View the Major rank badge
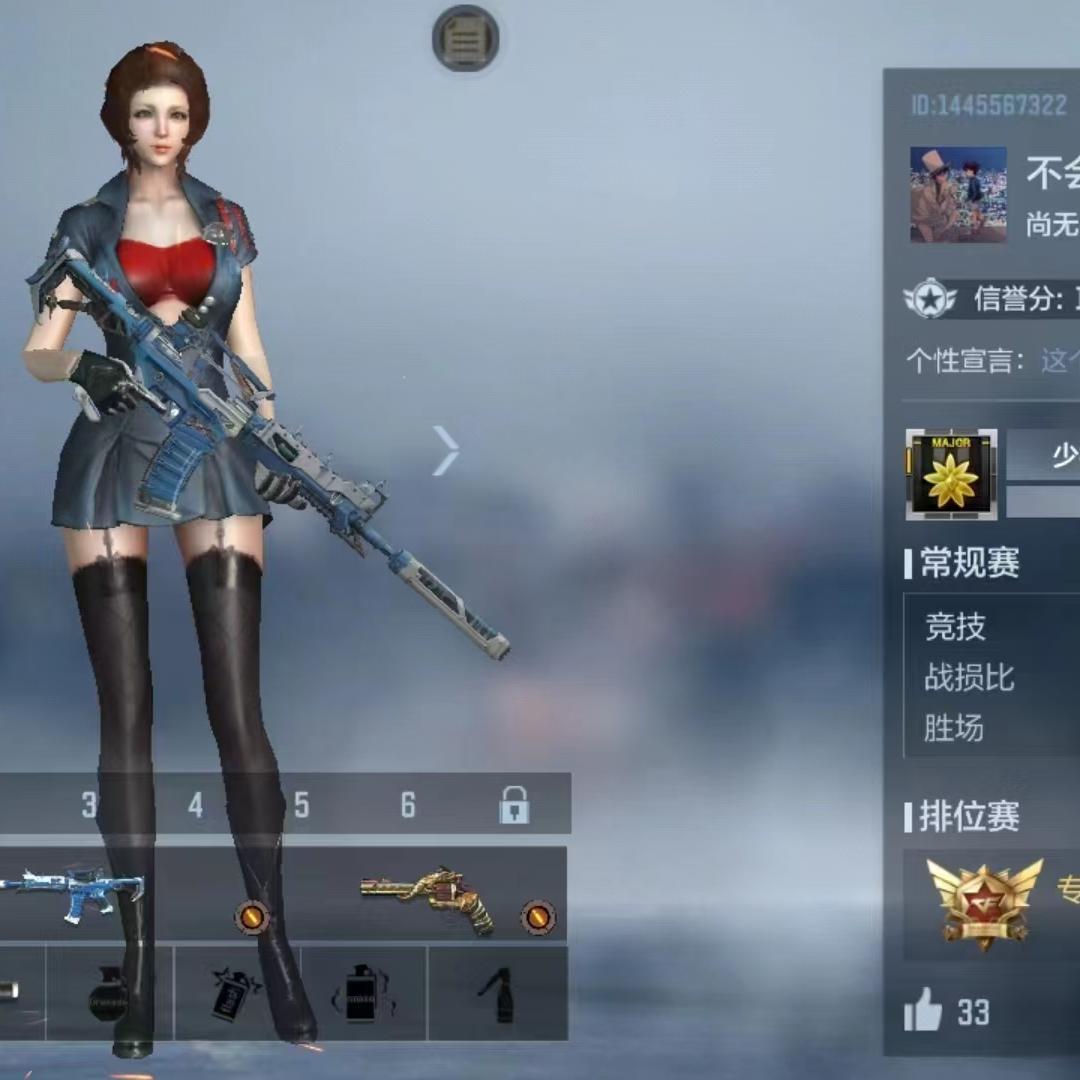Screen dimensions: 1080x1080 pyautogui.click(x=951, y=475)
